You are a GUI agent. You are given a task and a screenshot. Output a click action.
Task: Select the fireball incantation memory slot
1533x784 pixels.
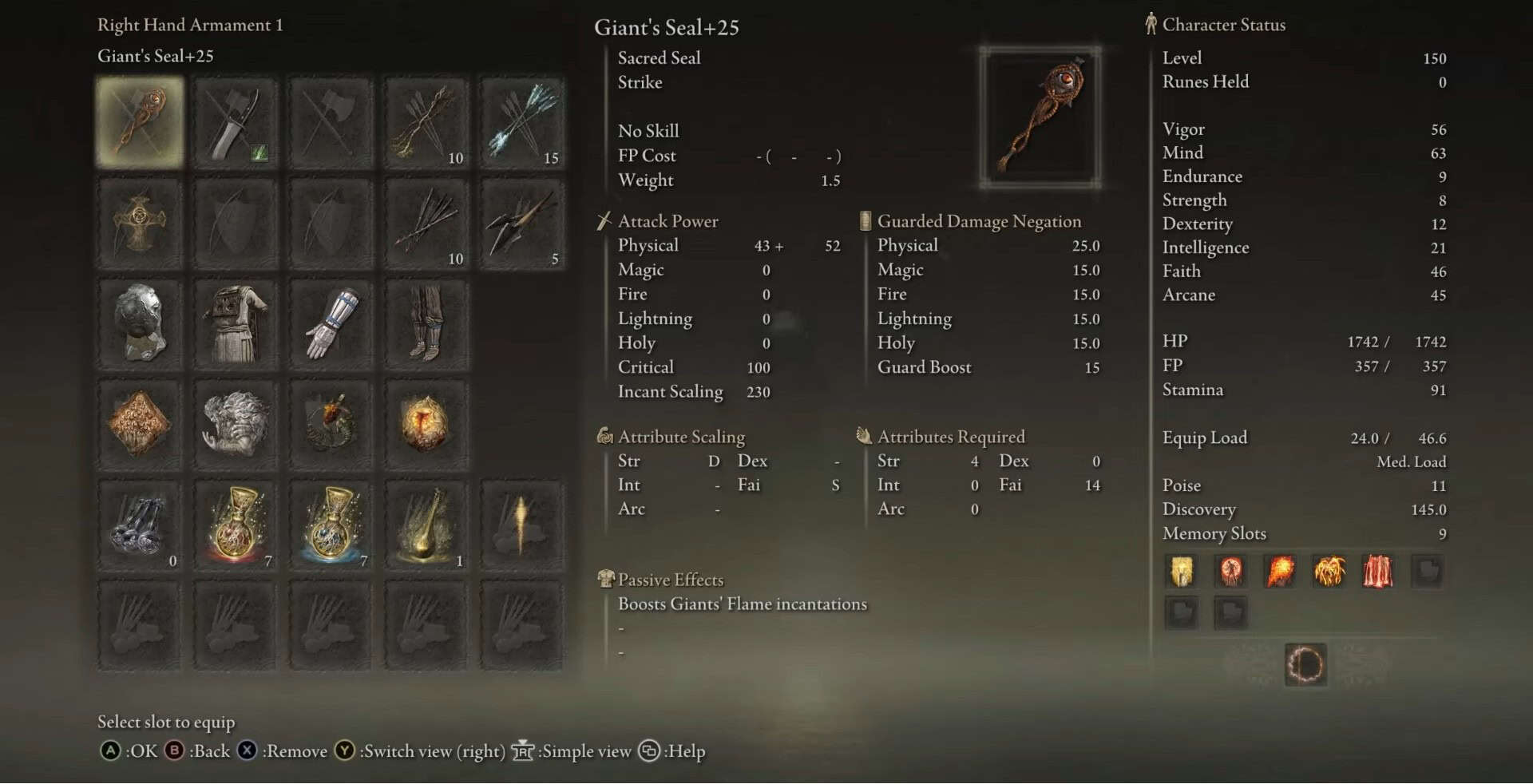1280,572
